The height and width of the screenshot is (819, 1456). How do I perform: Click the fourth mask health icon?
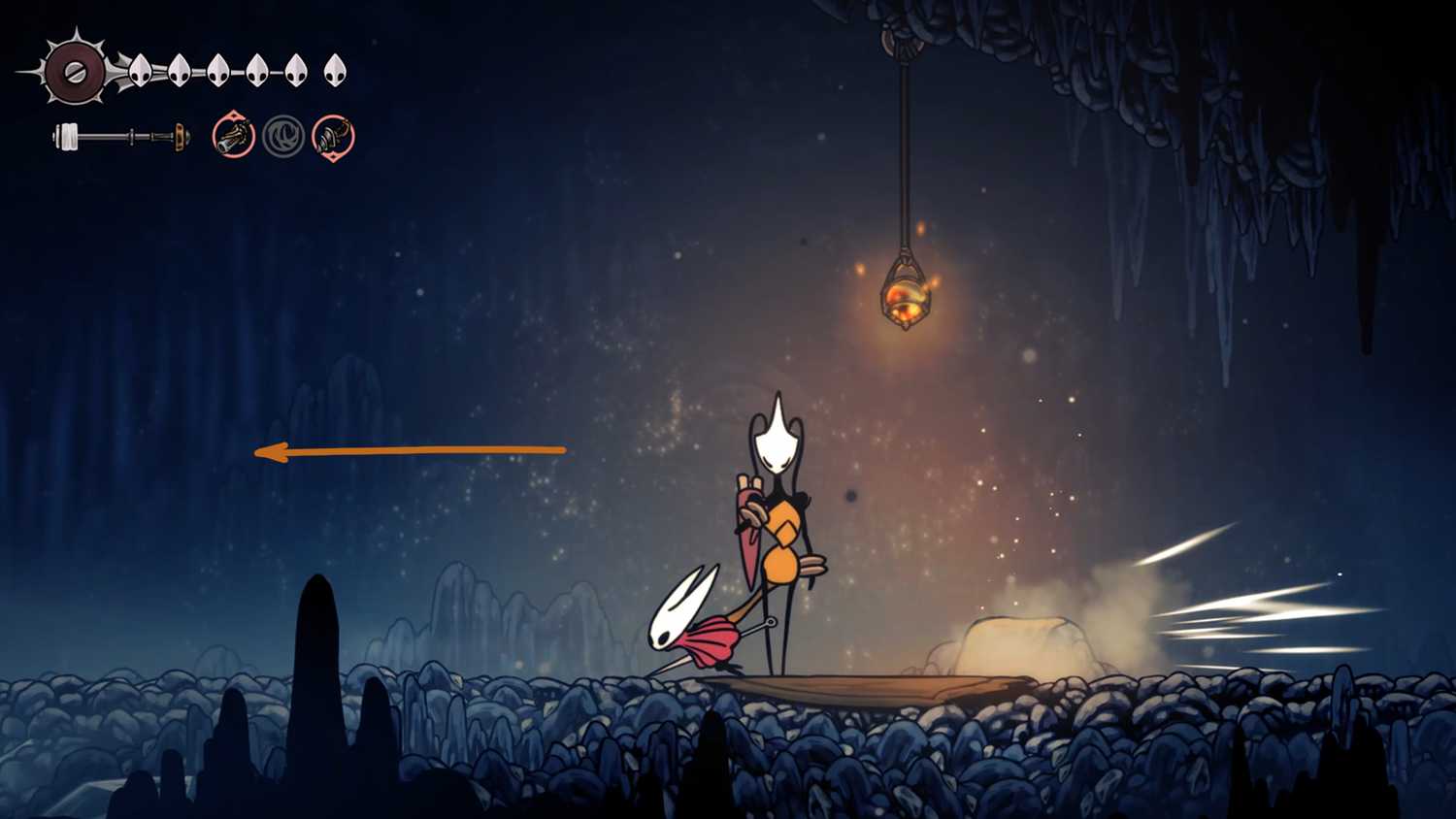coord(258,70)
